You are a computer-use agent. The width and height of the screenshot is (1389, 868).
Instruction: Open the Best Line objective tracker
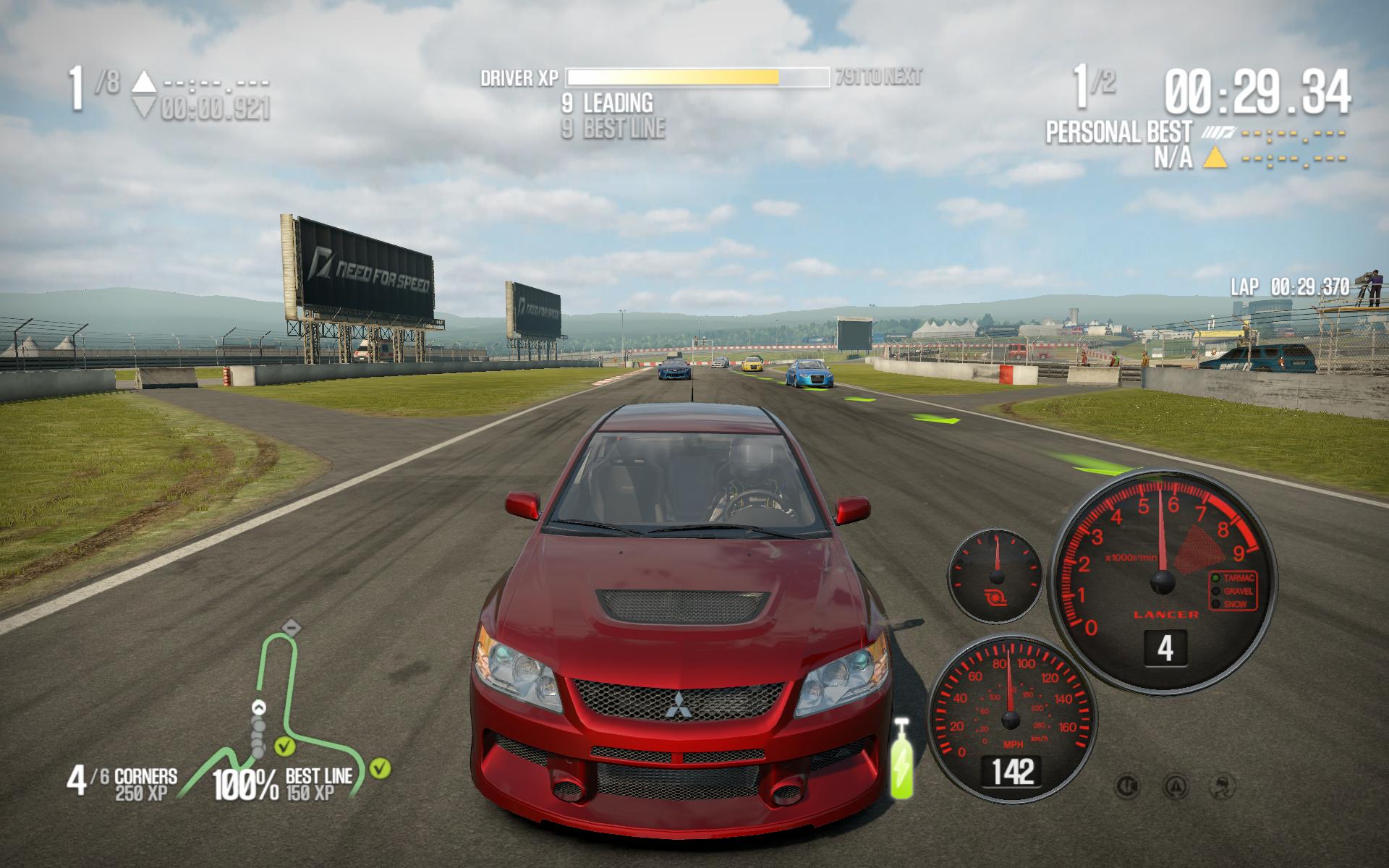tap(284, 783)
